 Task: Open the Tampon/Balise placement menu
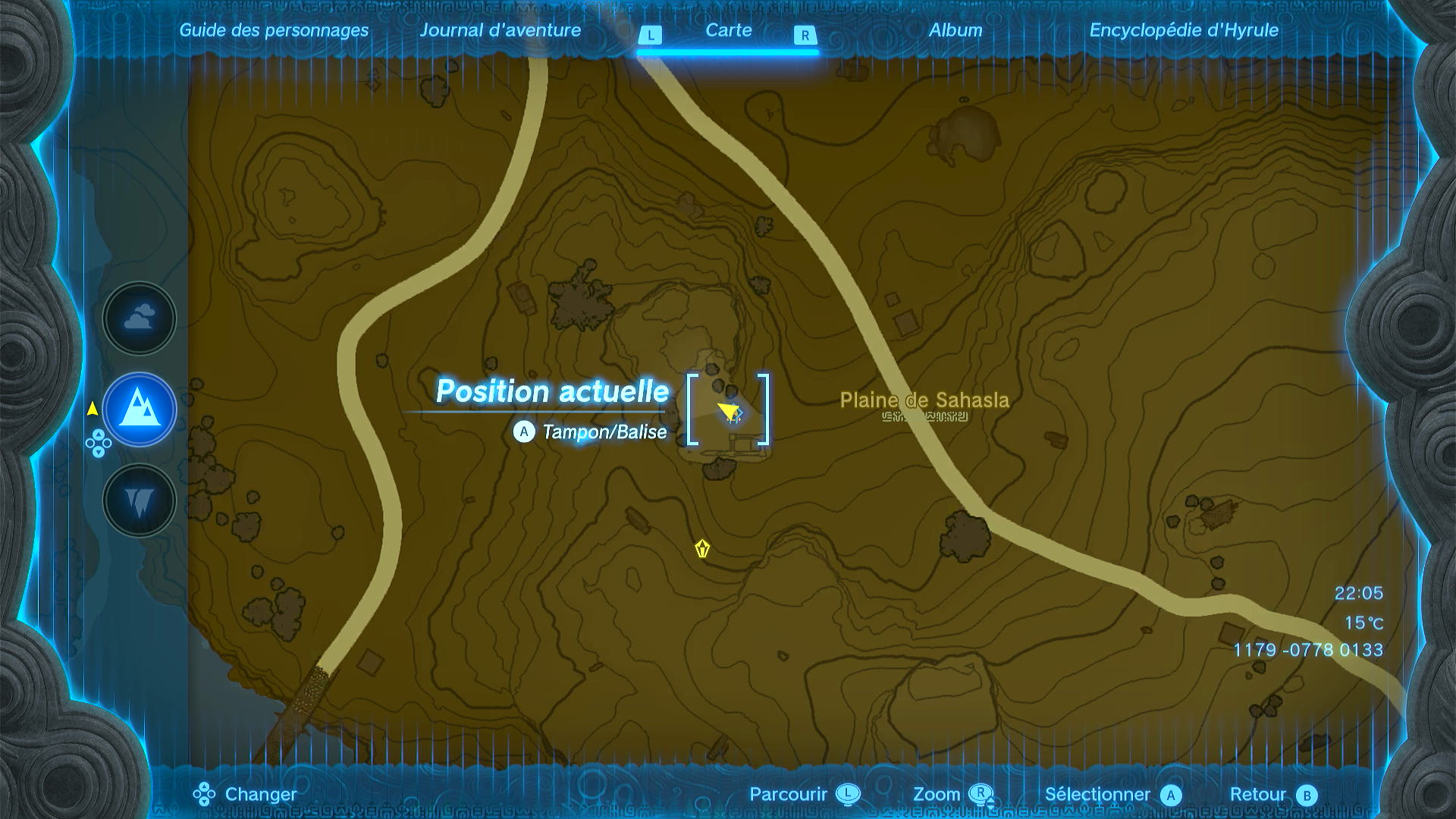603,432
